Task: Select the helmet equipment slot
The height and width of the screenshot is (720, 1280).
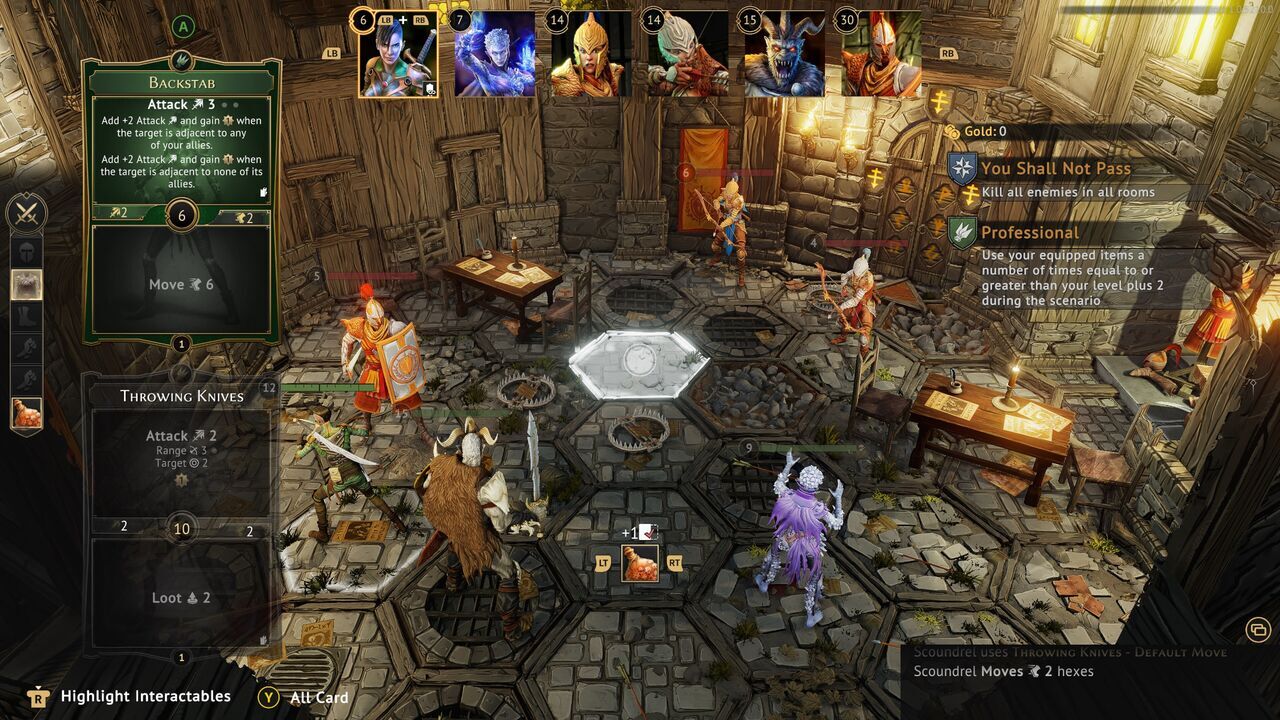Action: [x=25, y=250]
